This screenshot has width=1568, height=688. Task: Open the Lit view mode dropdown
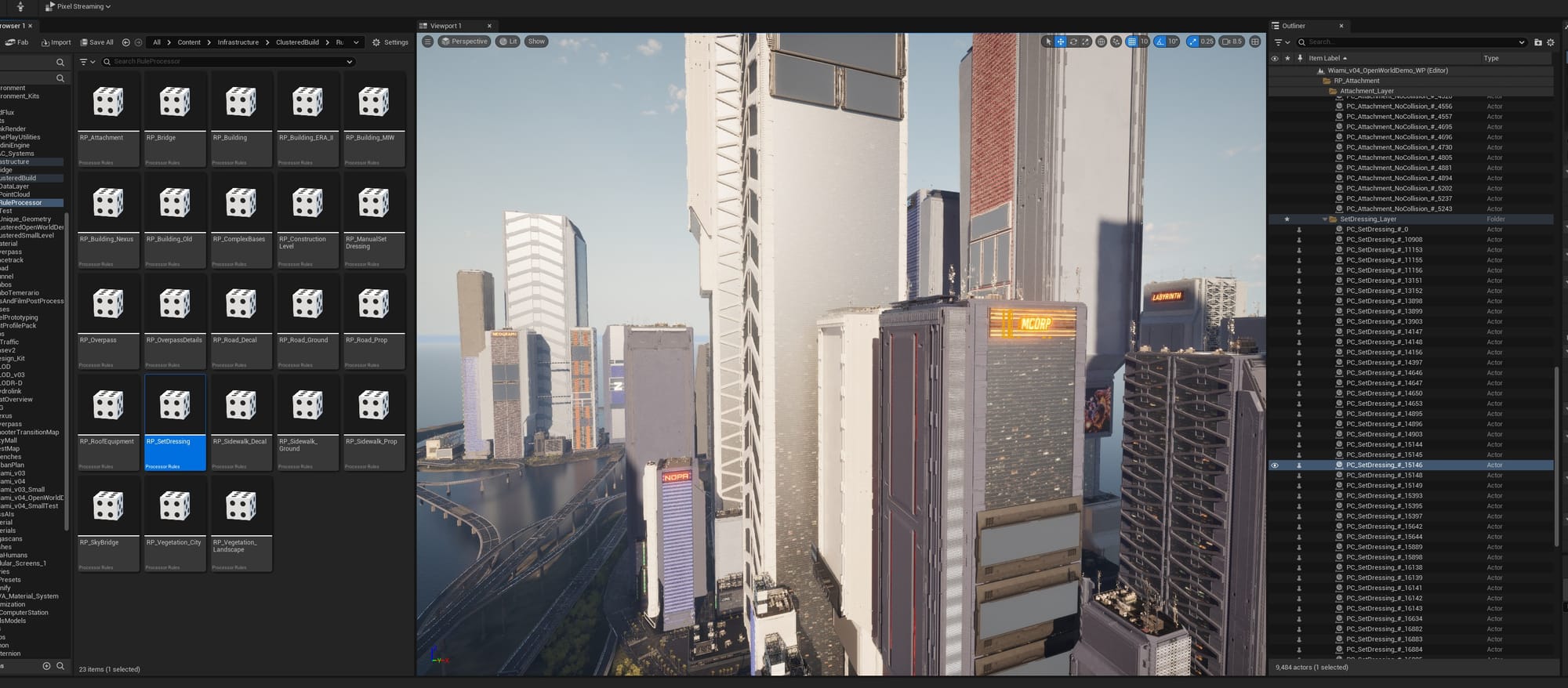508,42
